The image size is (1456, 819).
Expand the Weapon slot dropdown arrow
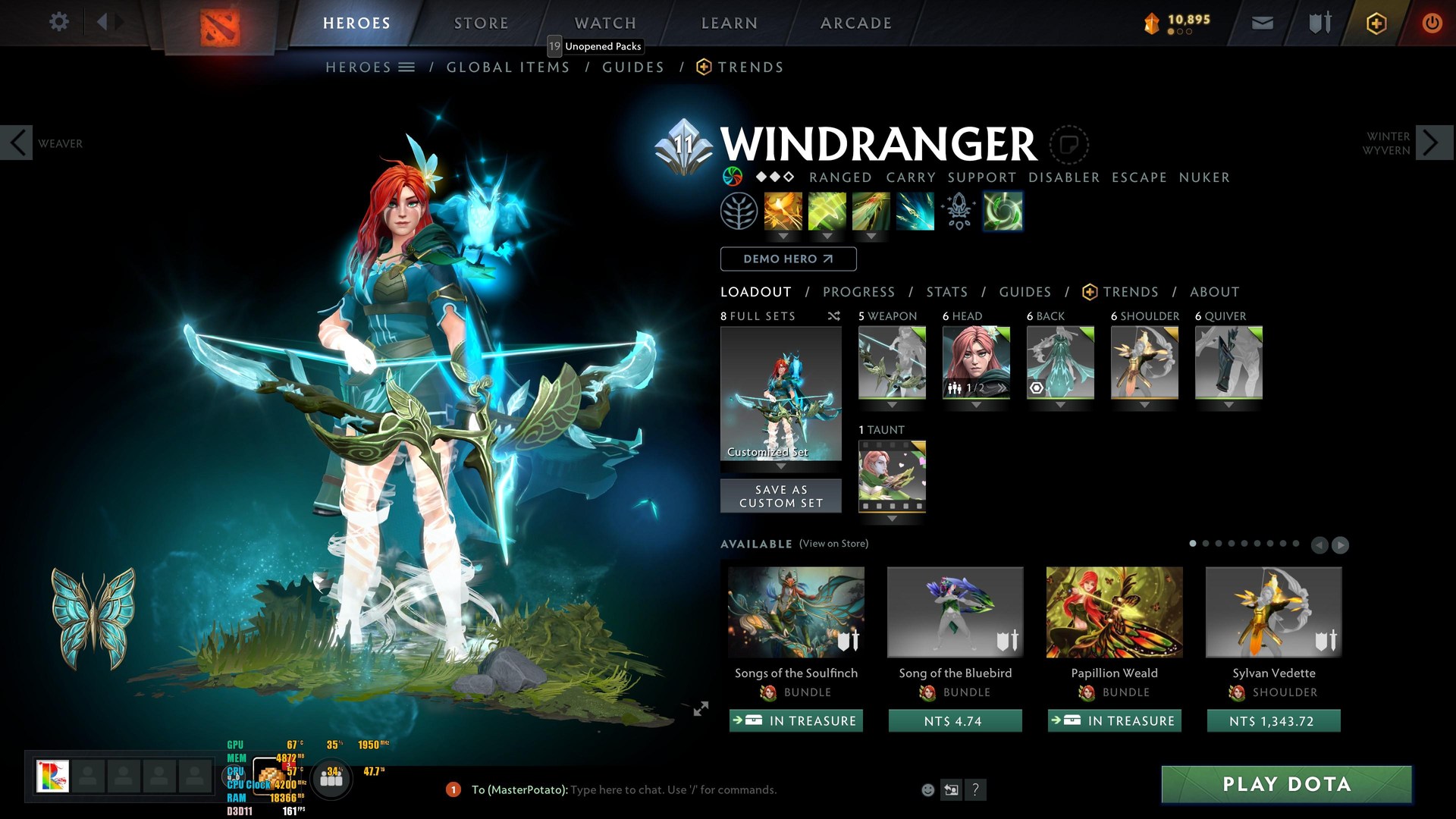892,406
